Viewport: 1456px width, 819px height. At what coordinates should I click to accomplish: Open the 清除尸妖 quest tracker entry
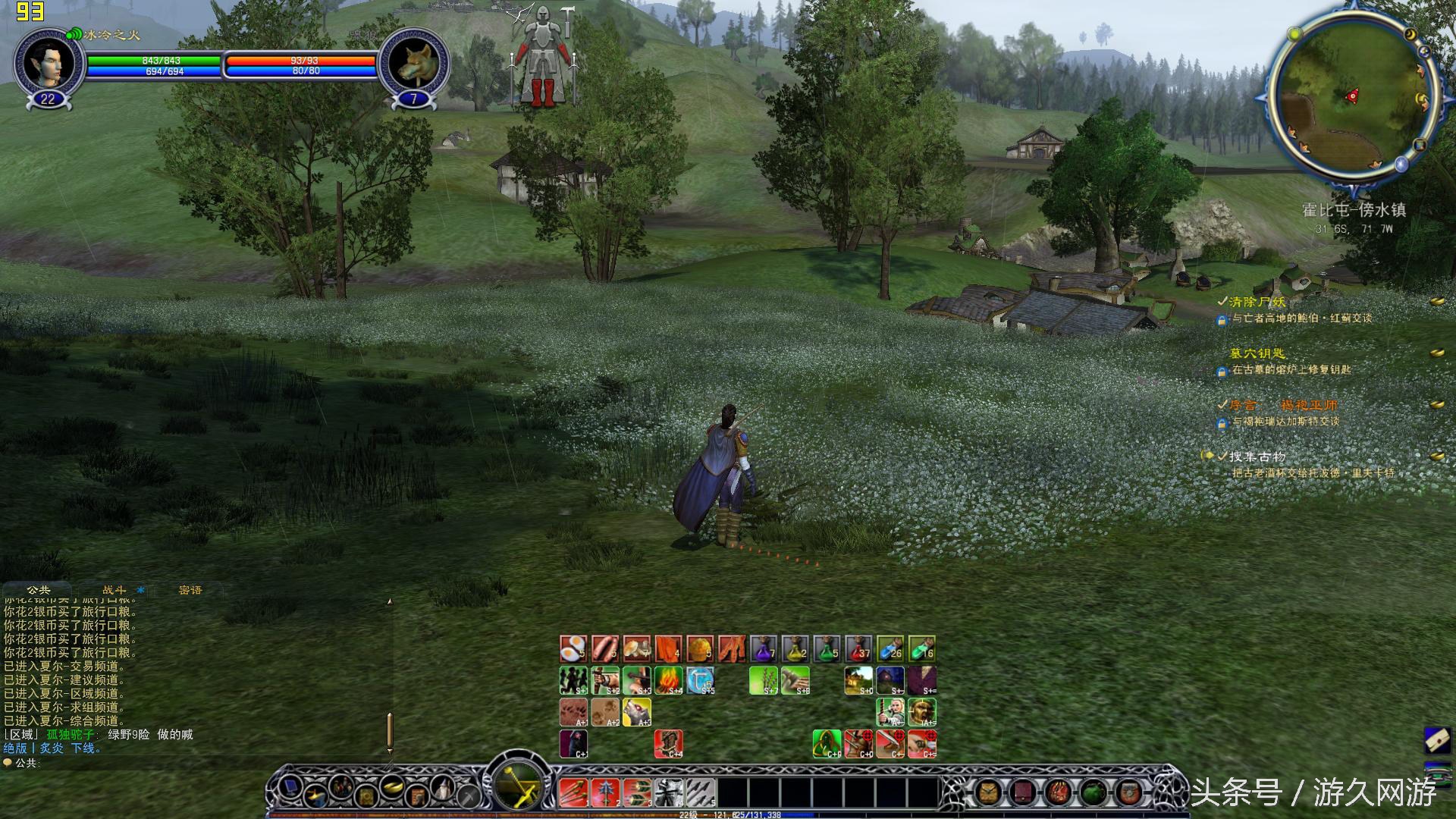point(1257,302)
